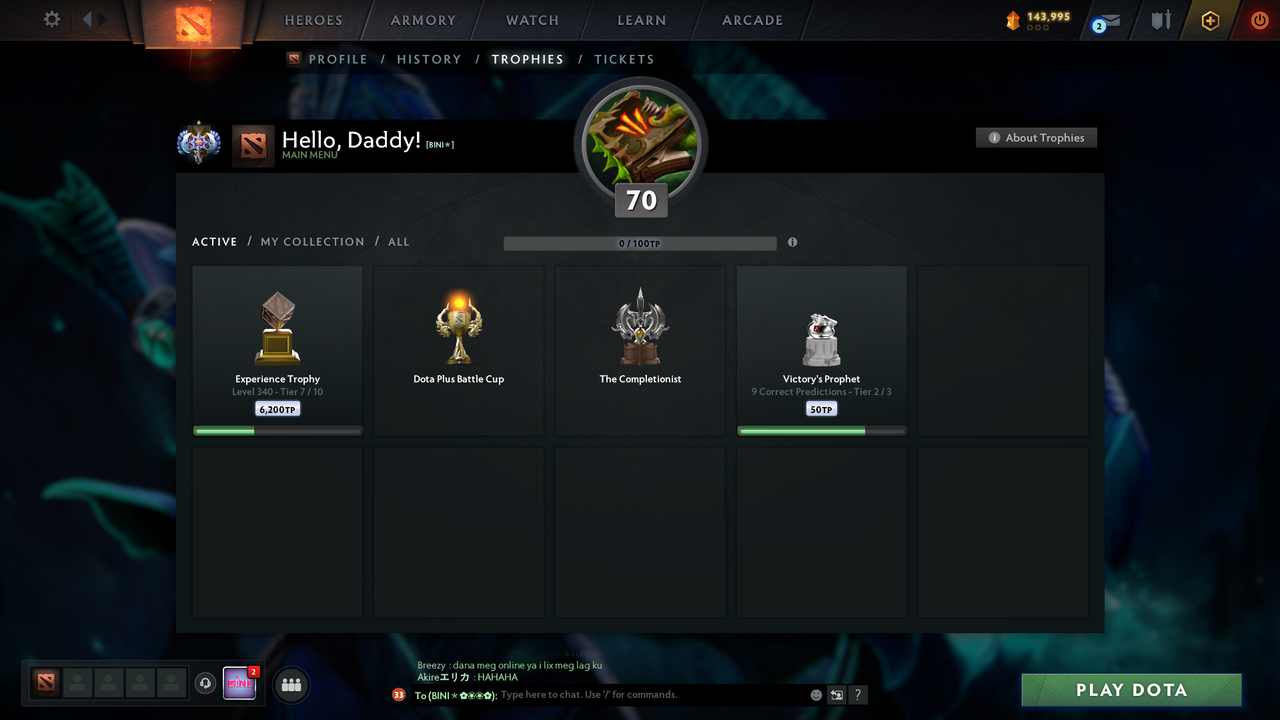Open the BINI chat channel tab
Screen dimensions: 1280x720
point(240,683)
